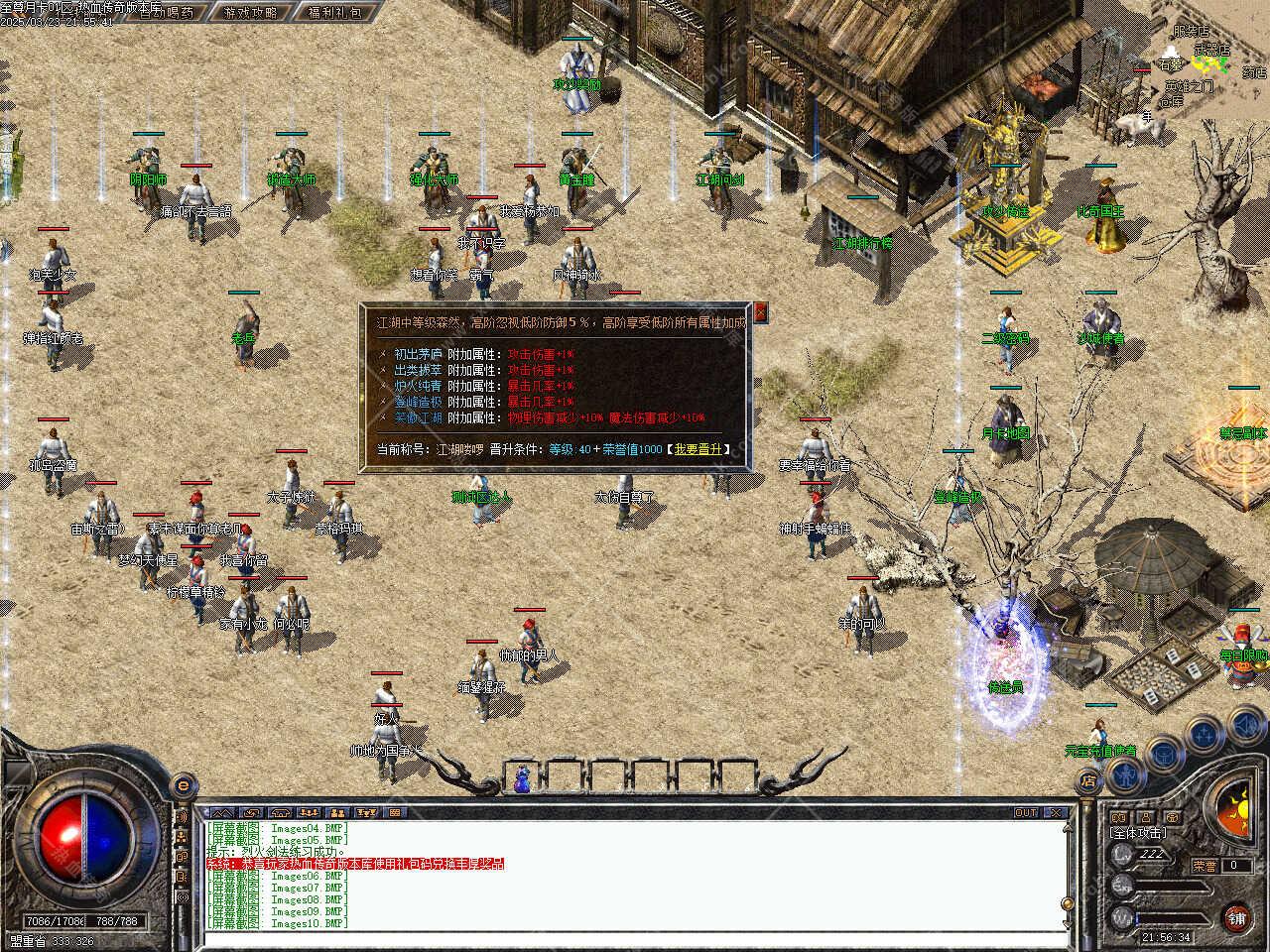1270x952 pixels.
Task: Click the 我要晋升 promotion link
Action: coord(699,449)
